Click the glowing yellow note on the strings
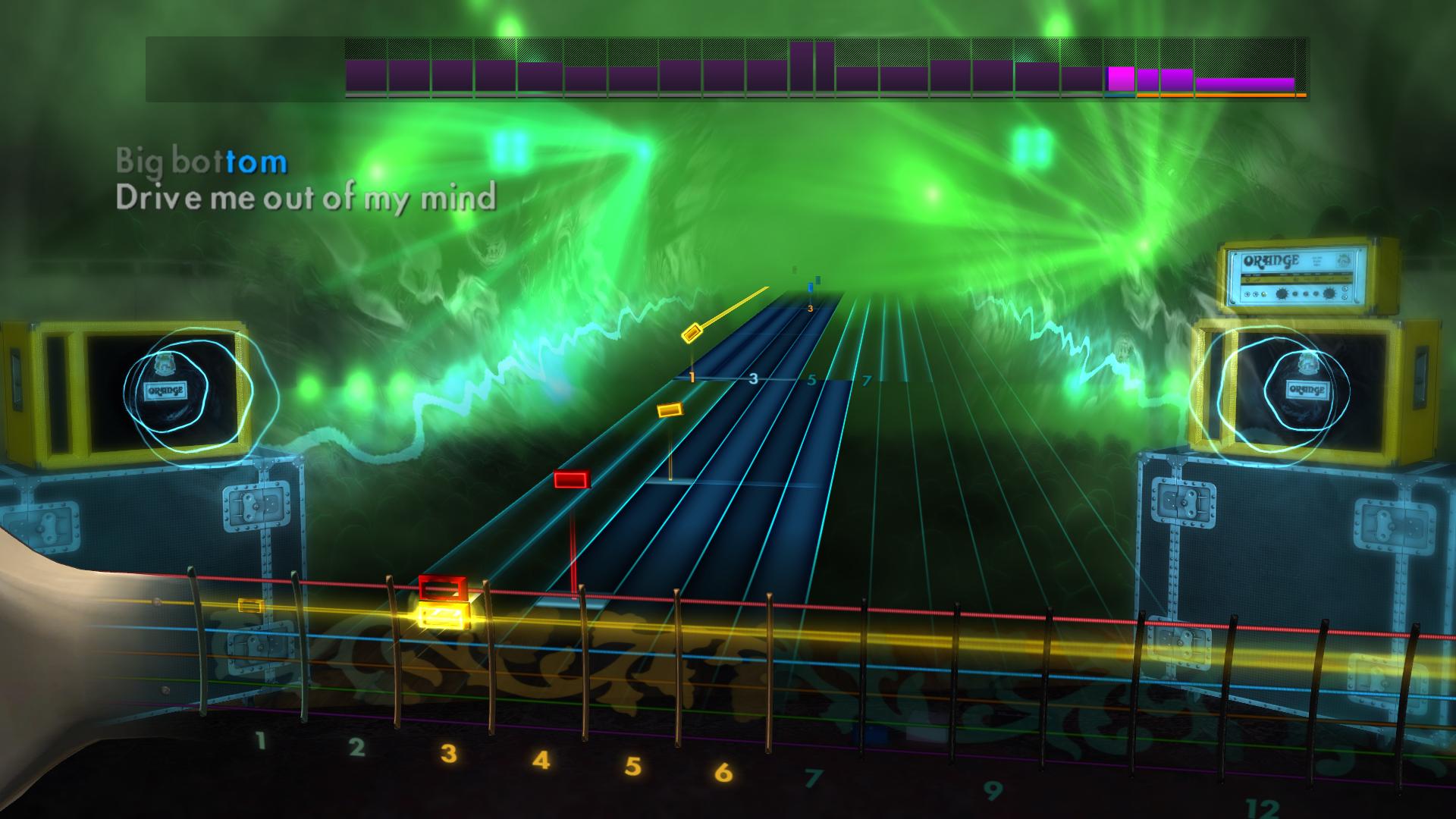Screen dimensions: 1456x819 [444, 616]
